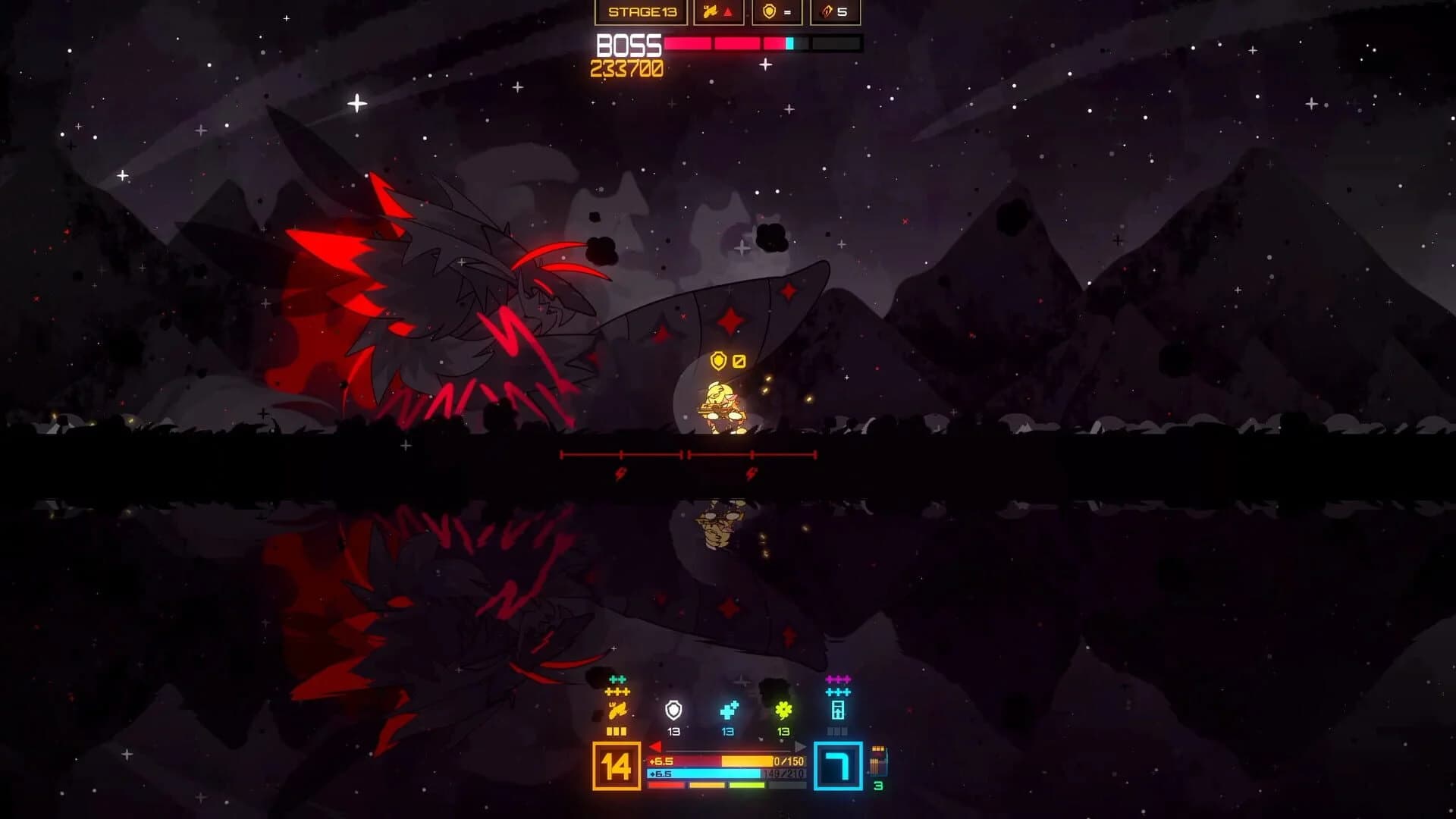Expand options with the red left arrow
This screenshot has width=1456, height=819.
655,748
